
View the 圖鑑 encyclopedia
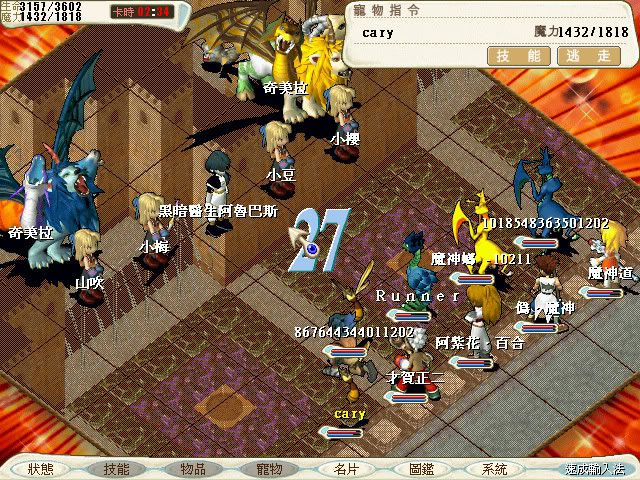[421, 469]
